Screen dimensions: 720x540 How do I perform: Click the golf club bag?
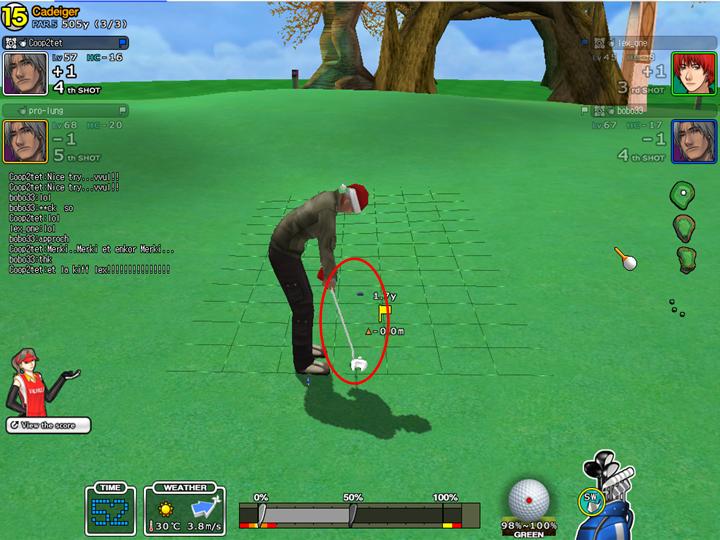[612, 500]
